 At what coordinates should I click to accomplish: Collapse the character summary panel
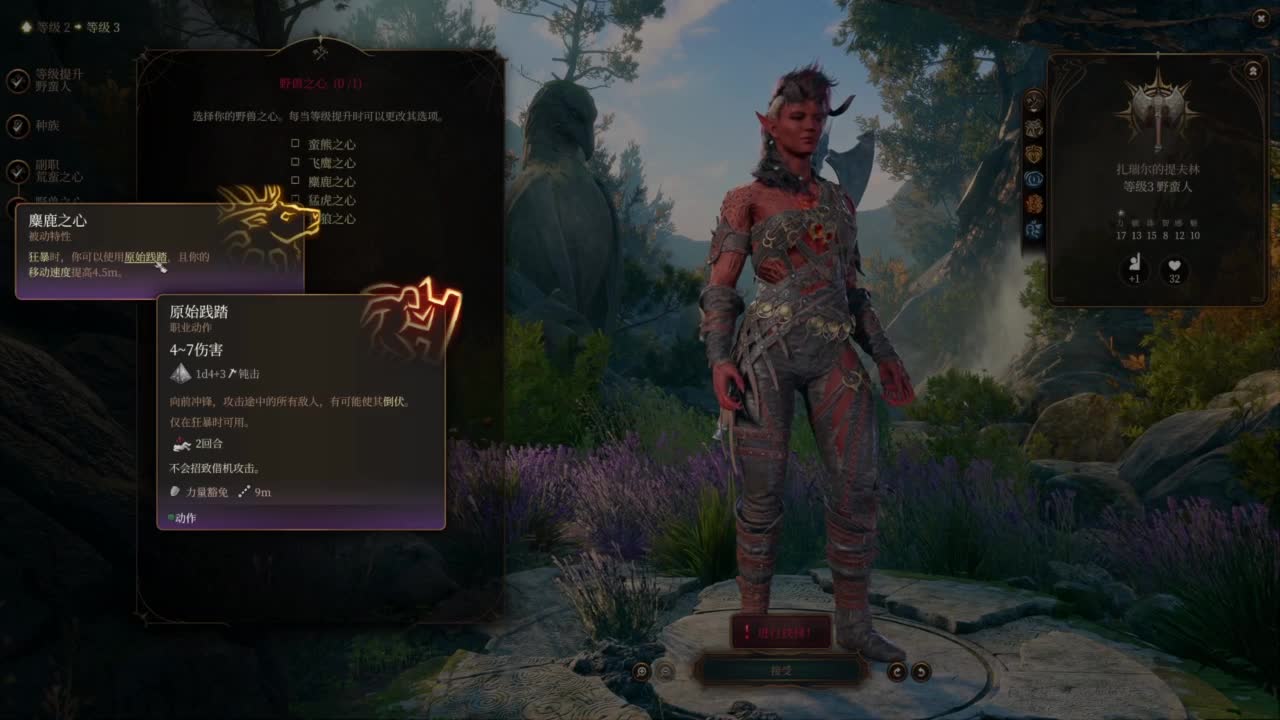pos(1252,71)
